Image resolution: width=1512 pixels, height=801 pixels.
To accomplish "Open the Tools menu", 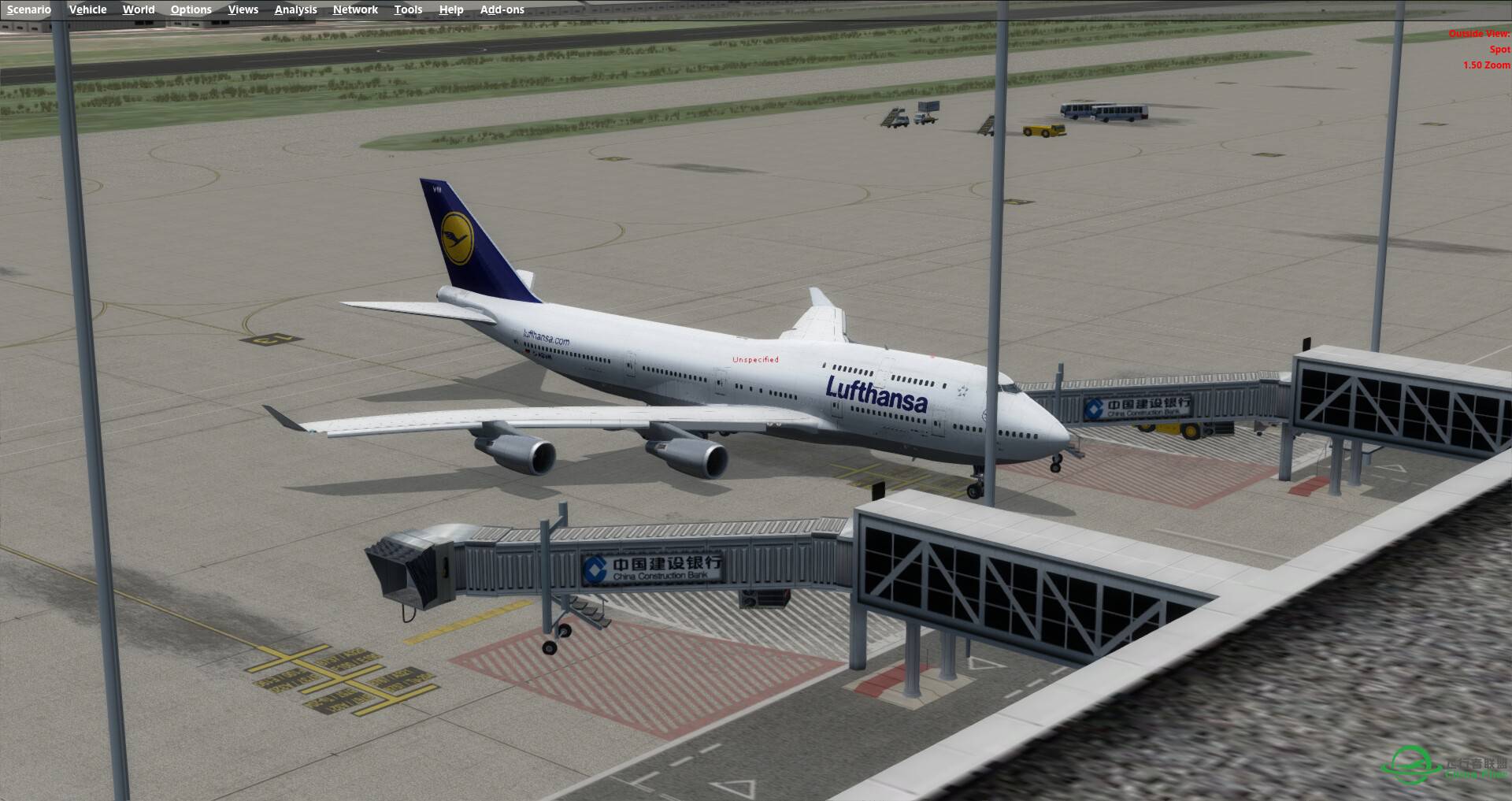I will [x=408, y=9].
